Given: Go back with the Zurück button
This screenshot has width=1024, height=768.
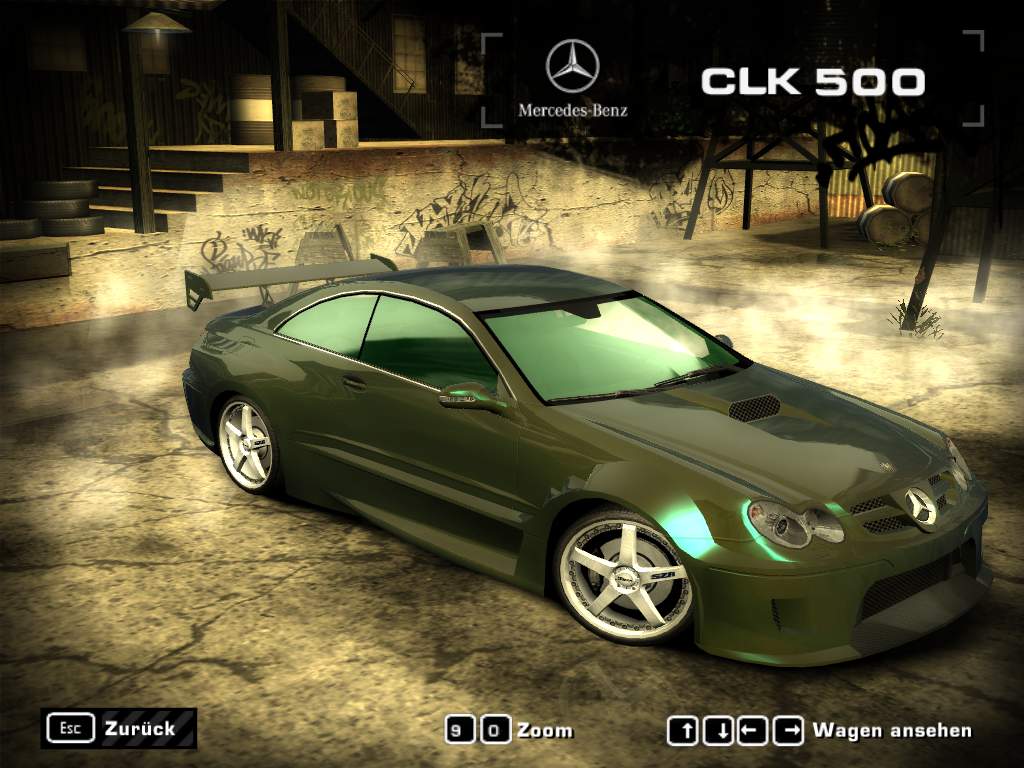Looking at the screenshot, I should [x=118, y=729].
